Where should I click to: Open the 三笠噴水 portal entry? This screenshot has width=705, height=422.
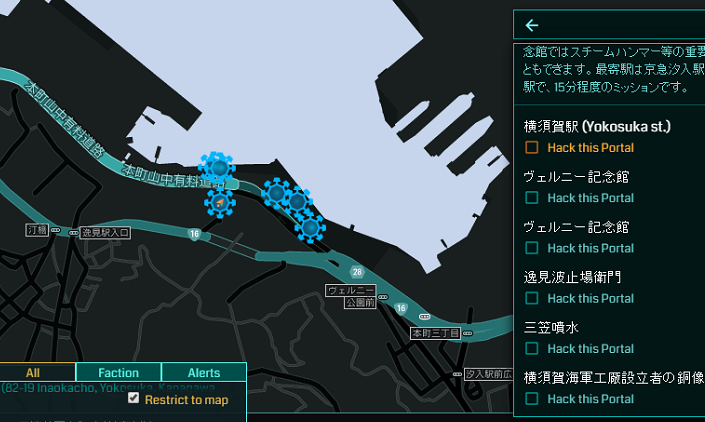(x=551, y=327)
